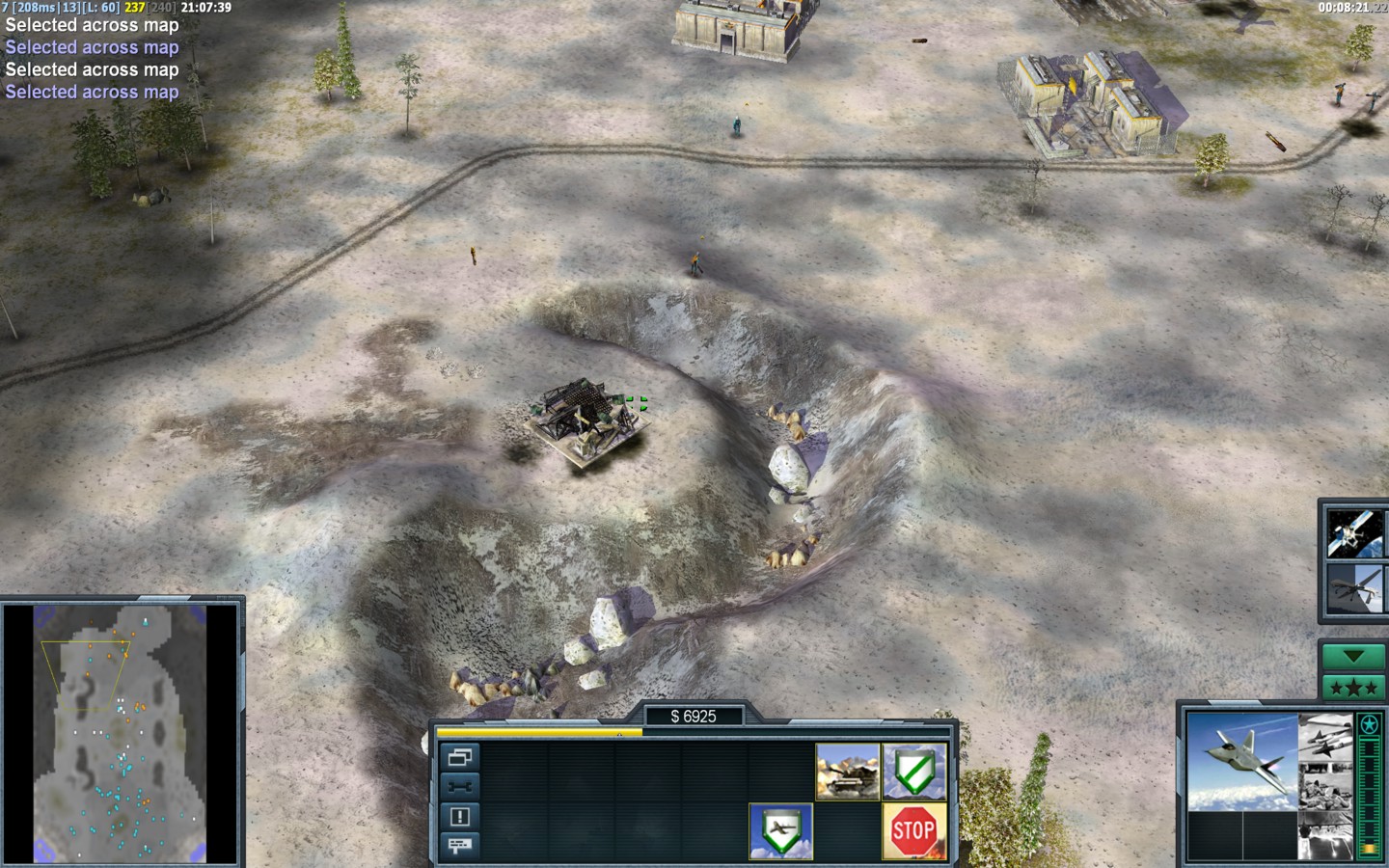Toggle the green down-arrow shortcut panel
The height and width of the screenshot is (868, 1389).
click(1353, 657)
